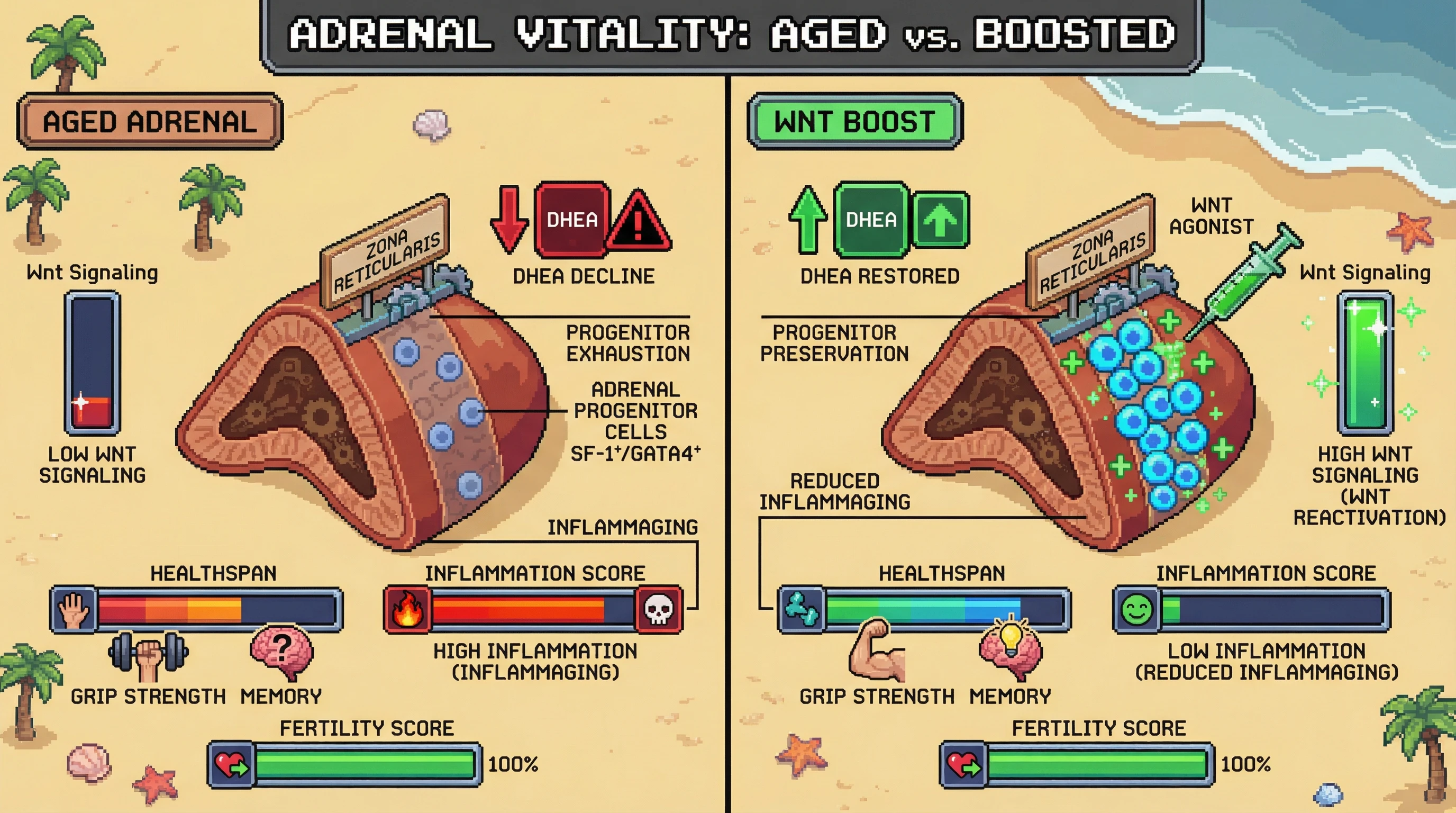Open the red warning triangle icon
The width and height of the screenshot is (1456, 813).
coord(639,222)
